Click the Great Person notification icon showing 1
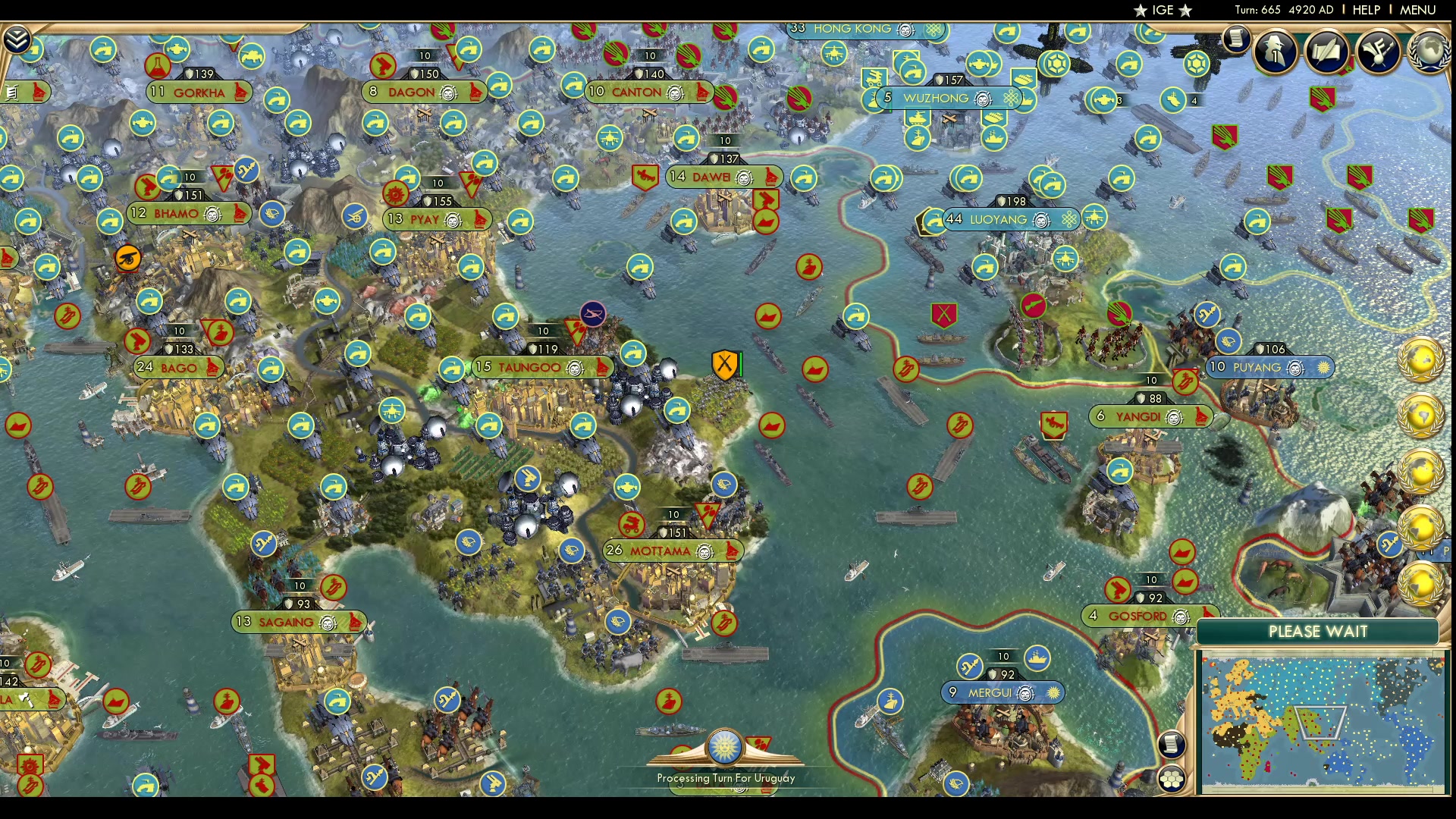This screenshot has height=819, width=1456. (1275, 52)
